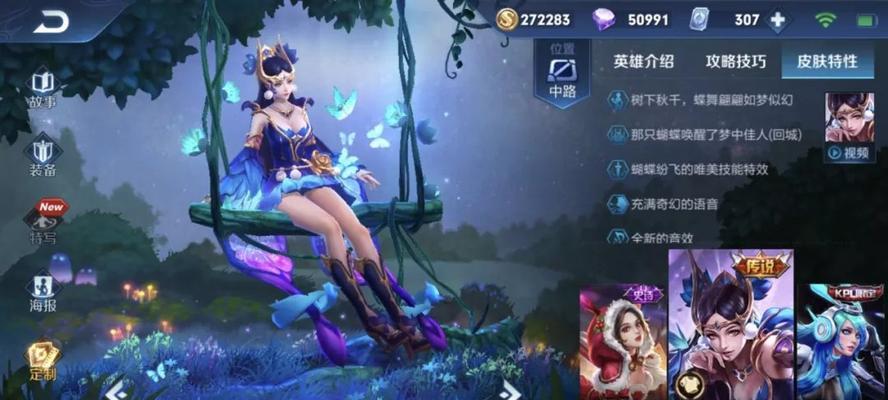Show the next hero with right arrow
This screenshot has height=400, width=888.
tap(508, 389)
